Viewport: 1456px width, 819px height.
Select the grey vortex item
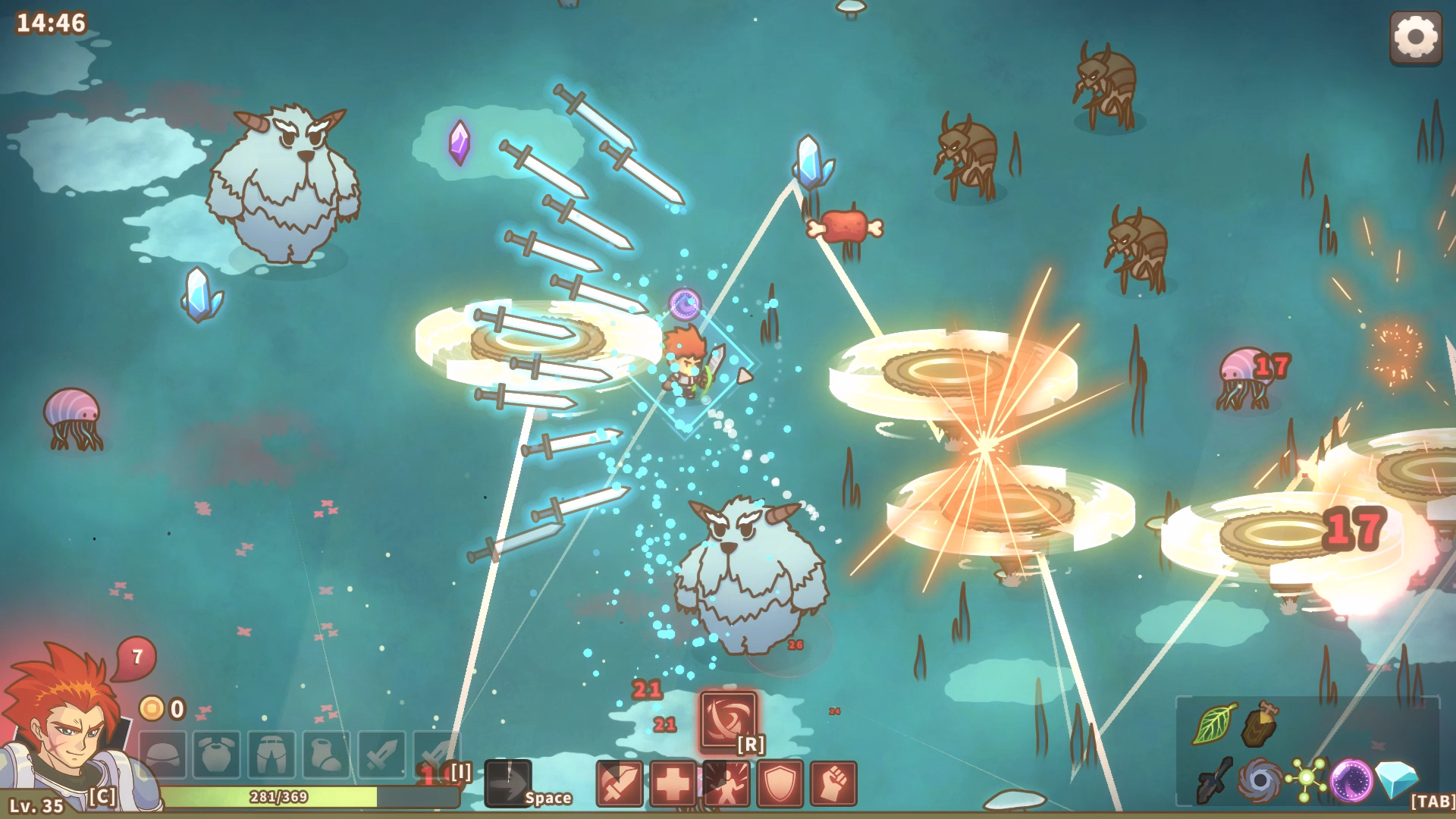1260,780
